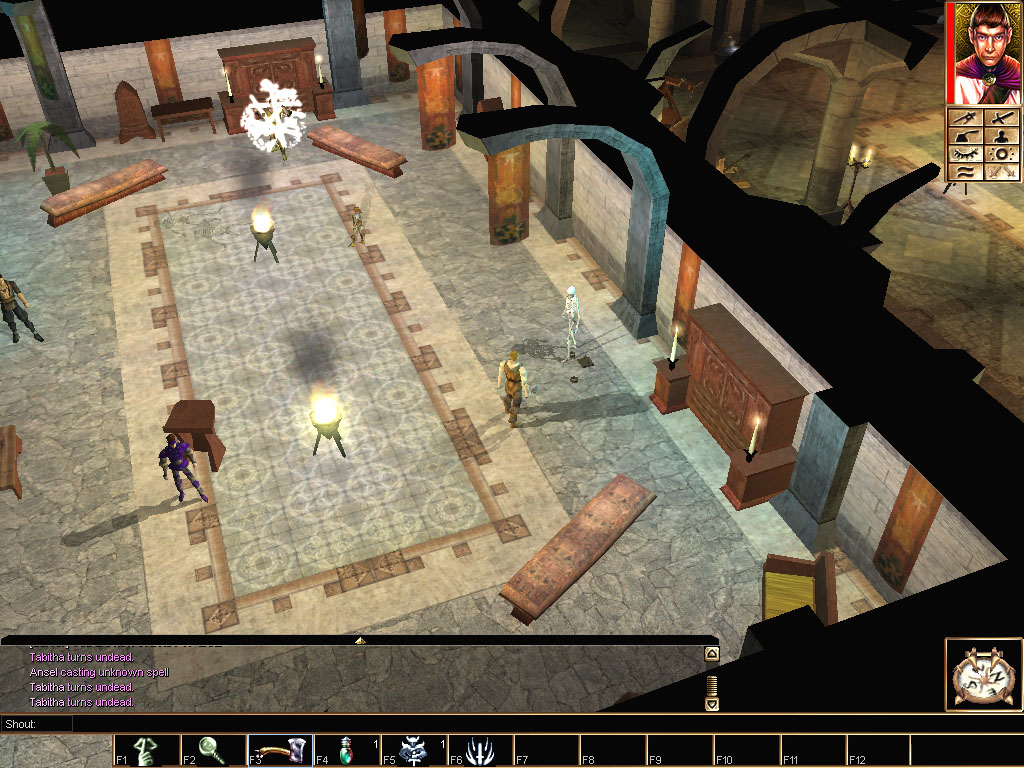Click the wavy lines icon button
This screenshot has height=768, width=1024.
click(963, 172)
